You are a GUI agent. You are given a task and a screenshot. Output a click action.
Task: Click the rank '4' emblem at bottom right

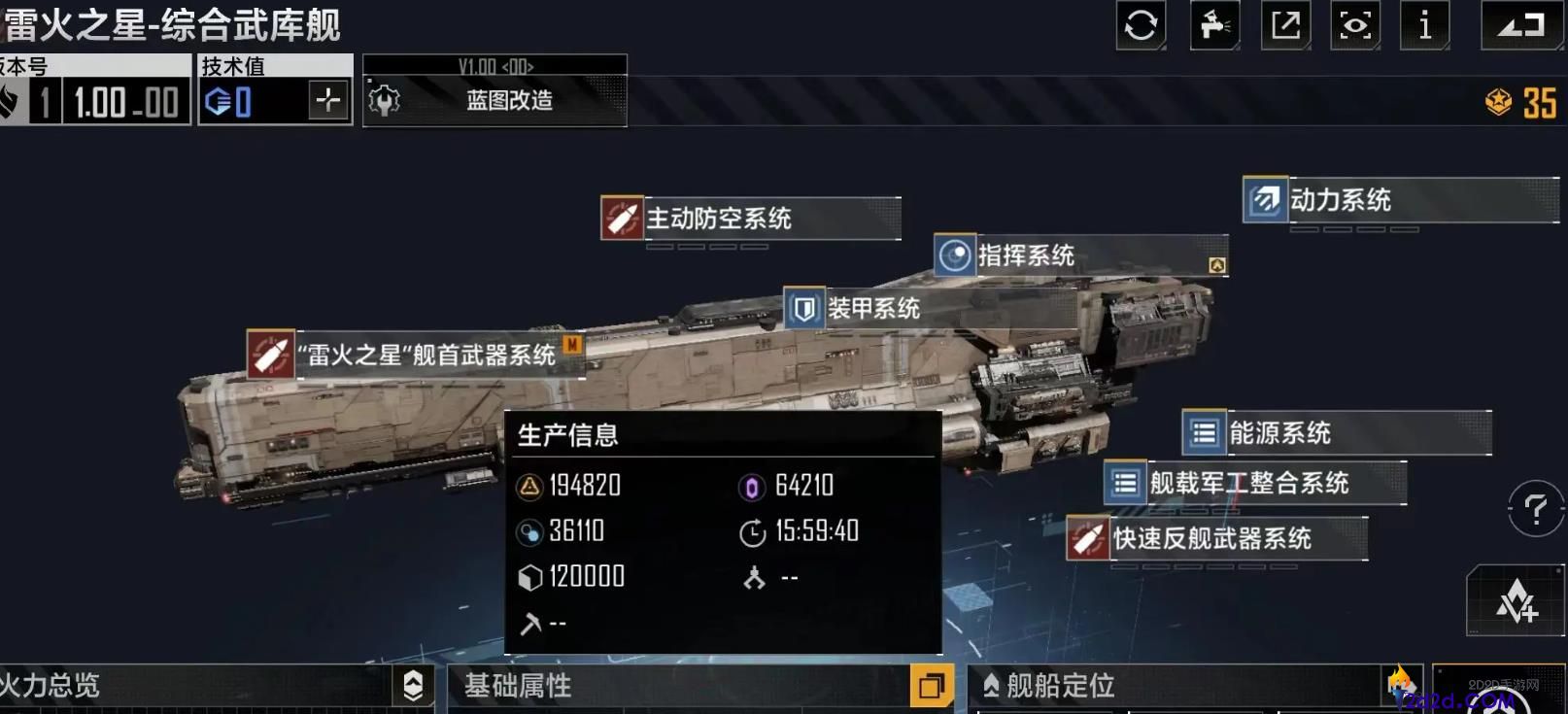[x=1515, y=600]
